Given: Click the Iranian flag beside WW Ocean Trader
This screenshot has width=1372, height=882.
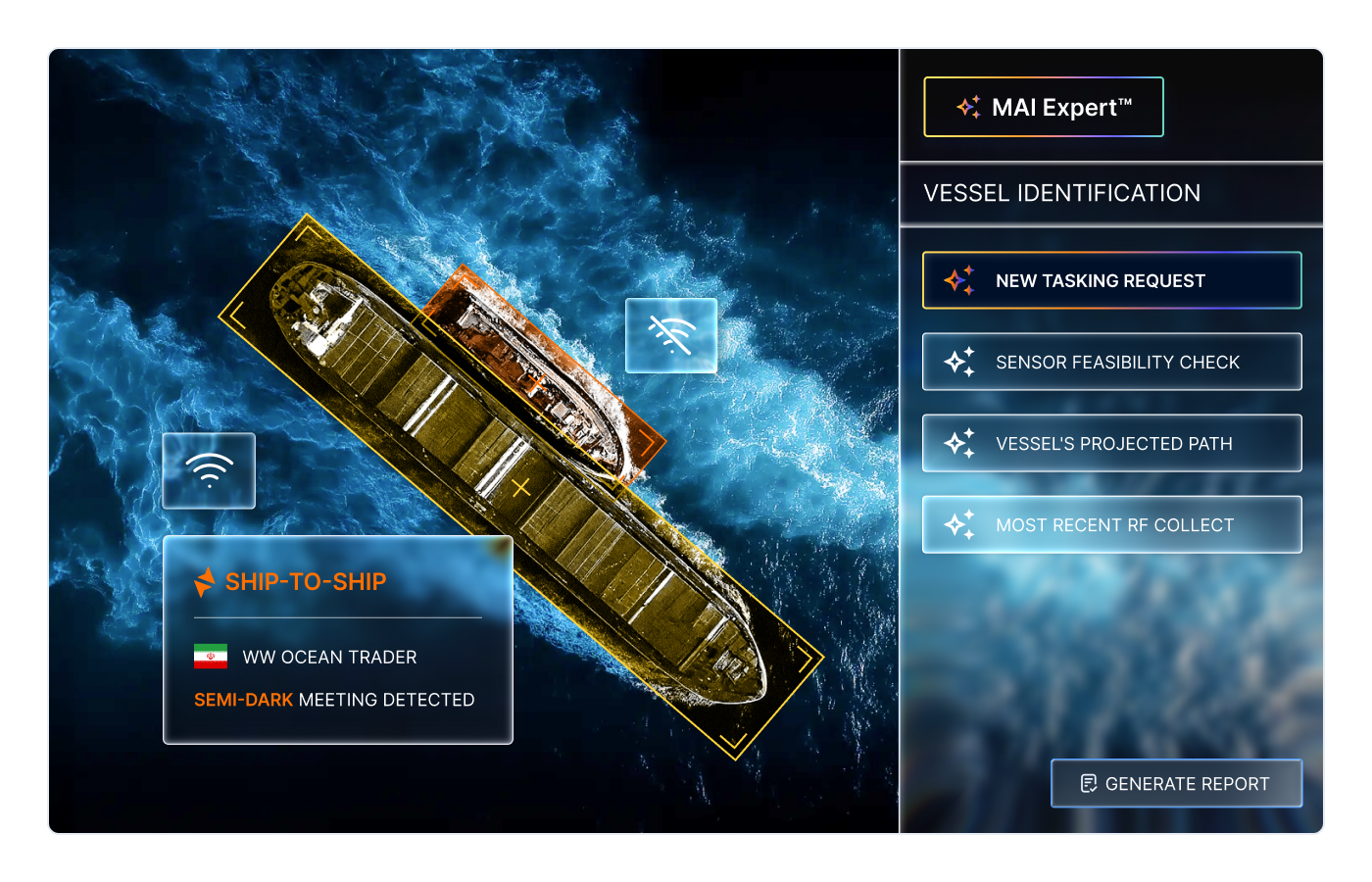Looking at the screenshot, I should (x=209, y=657).
